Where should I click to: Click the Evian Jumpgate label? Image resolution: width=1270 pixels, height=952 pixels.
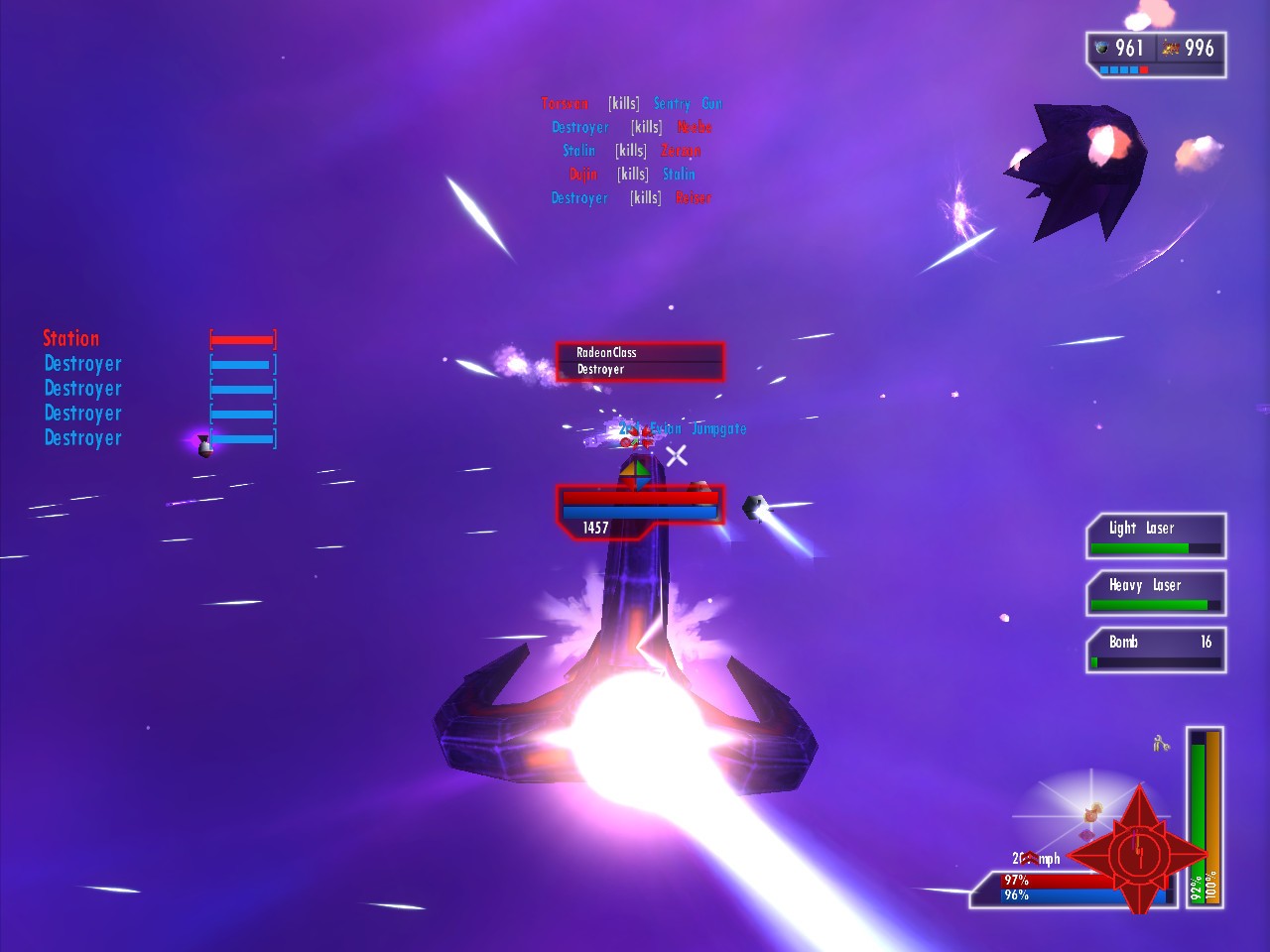pos(699,429)
